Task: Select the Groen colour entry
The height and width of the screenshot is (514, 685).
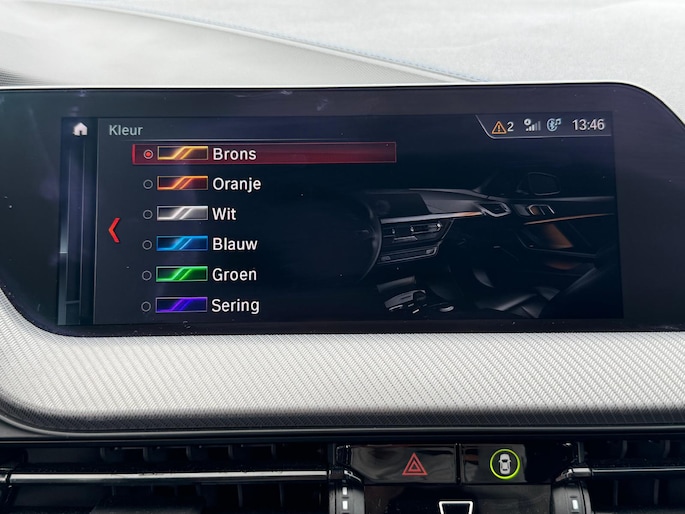Action: tap(234, 275)
